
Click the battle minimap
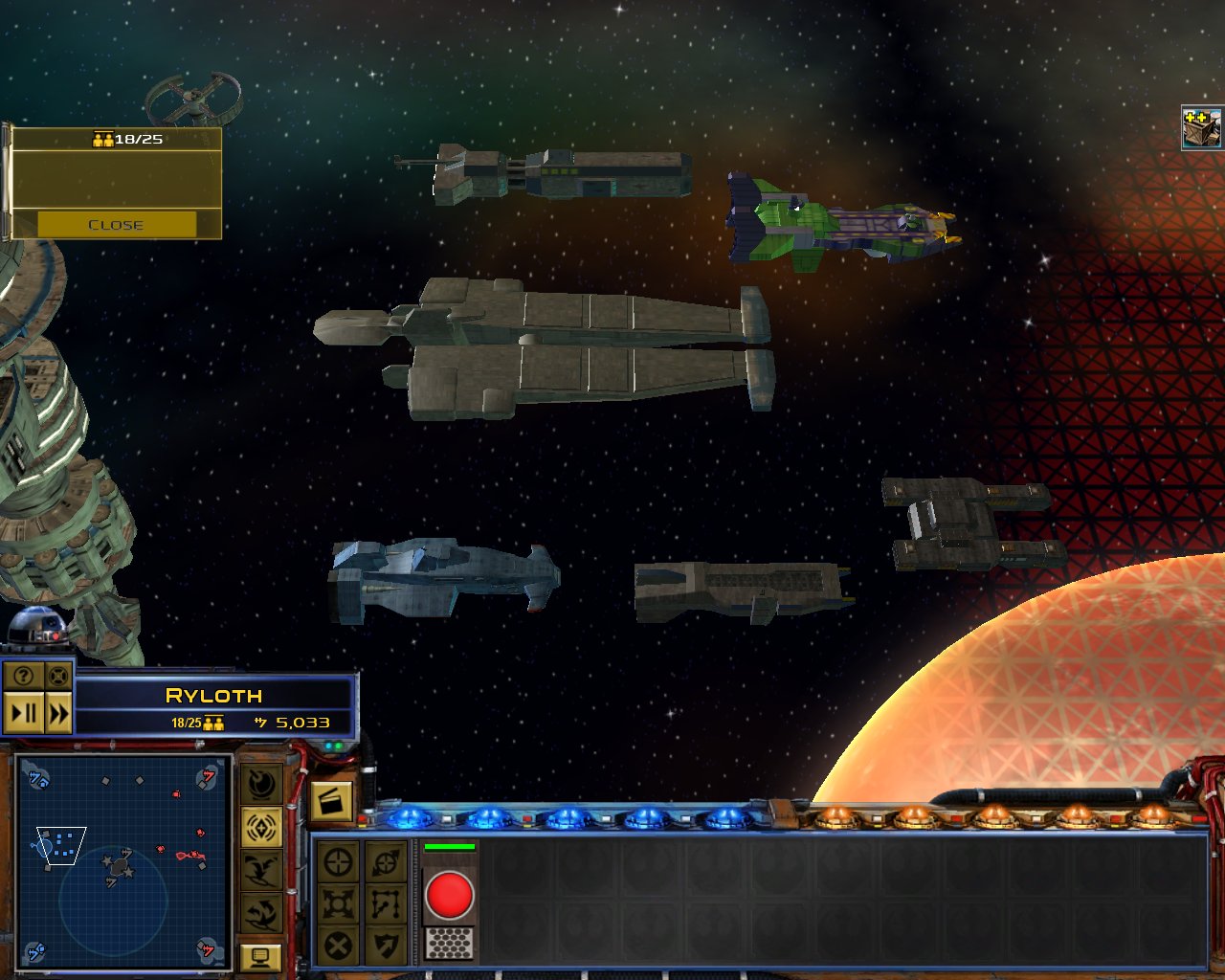[122, 861]
